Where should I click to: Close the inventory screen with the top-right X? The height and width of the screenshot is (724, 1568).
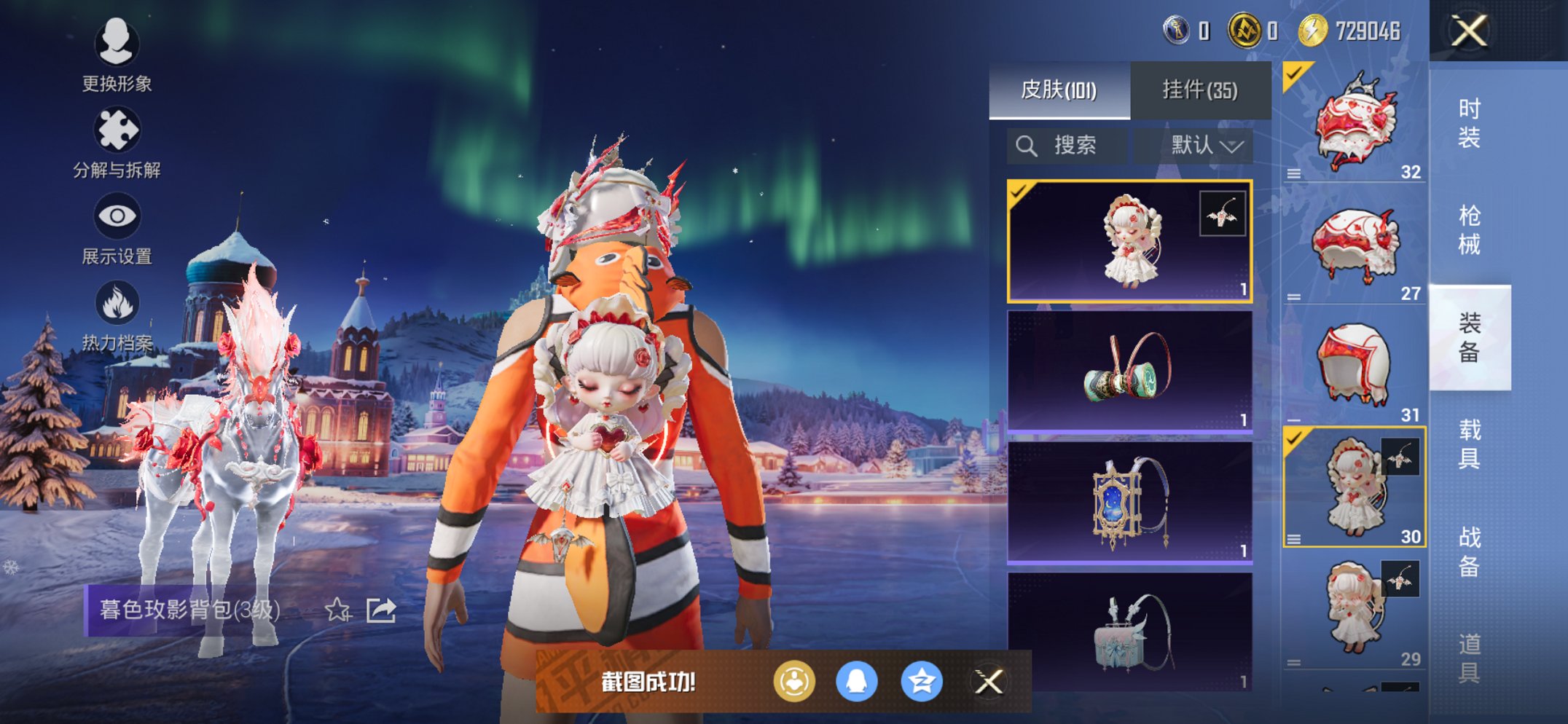[1469, 31]
